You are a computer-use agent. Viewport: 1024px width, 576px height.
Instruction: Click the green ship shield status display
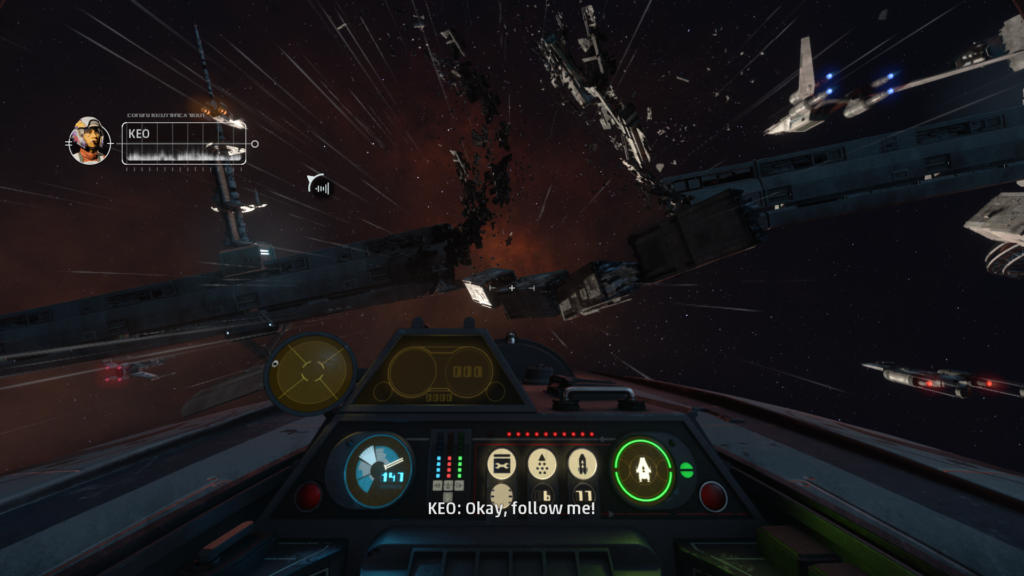pos(642,469)
